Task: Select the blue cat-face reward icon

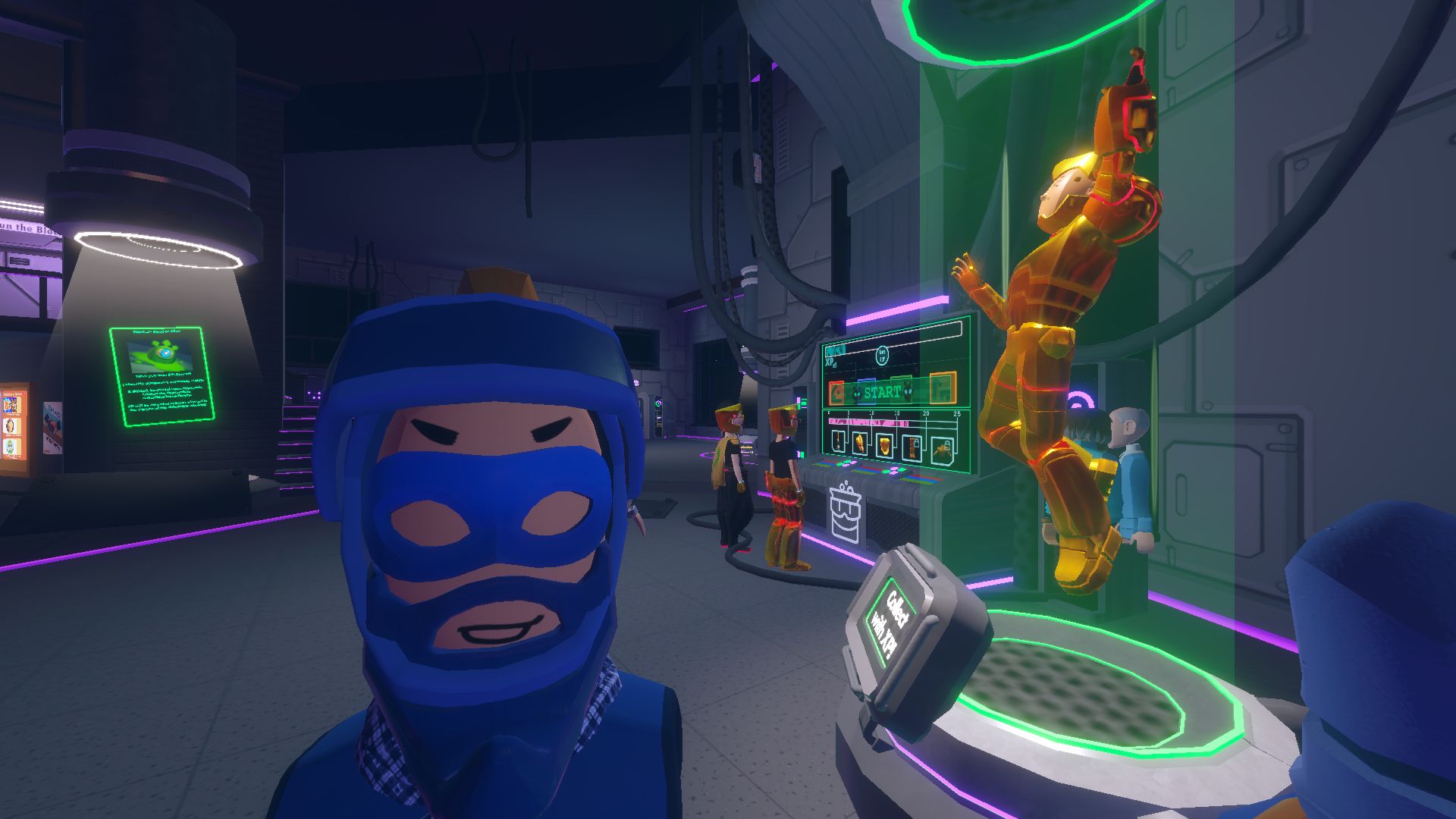Action: [868, 392]
